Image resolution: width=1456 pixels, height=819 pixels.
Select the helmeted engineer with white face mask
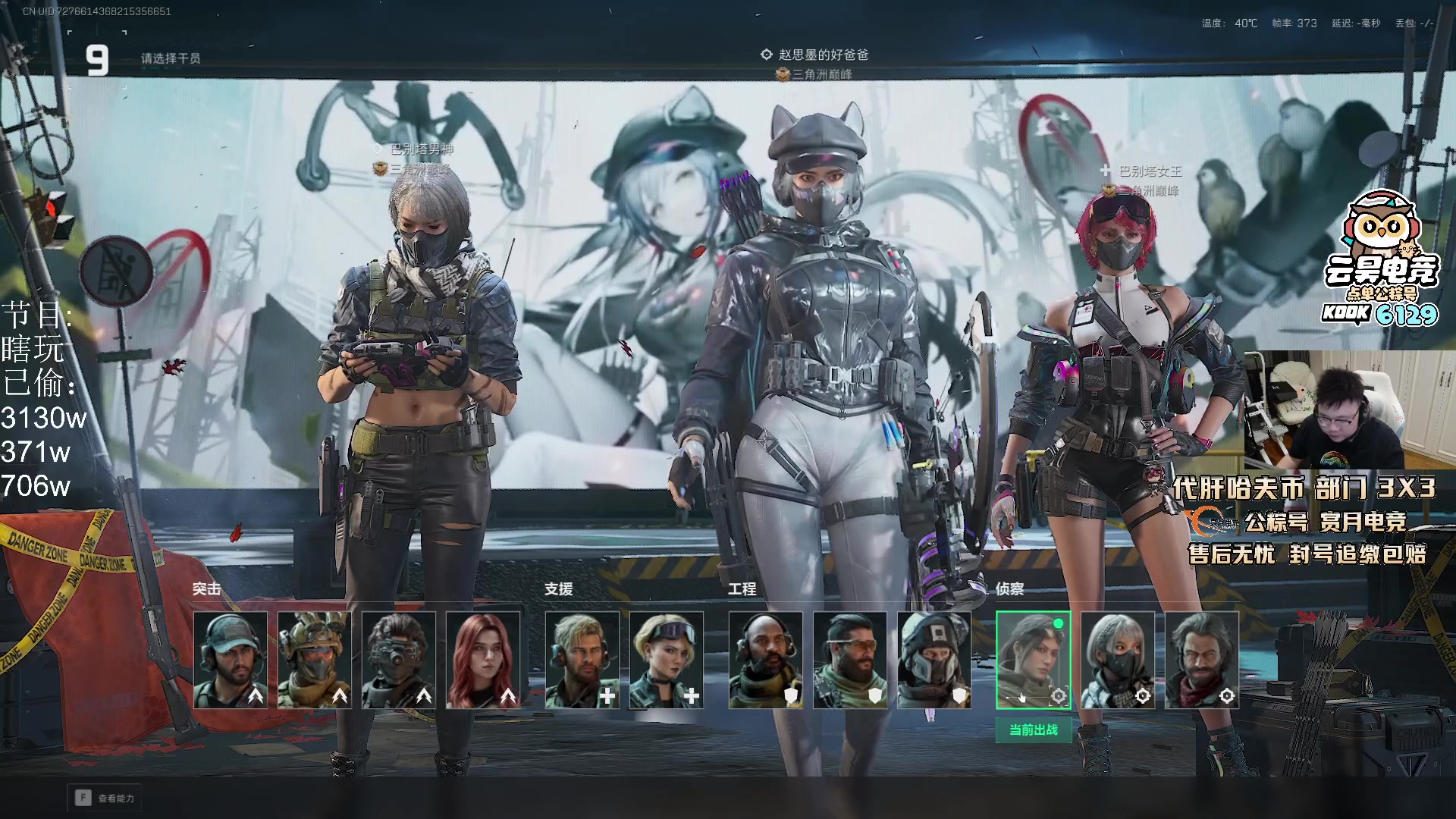(x=934, y=660)
